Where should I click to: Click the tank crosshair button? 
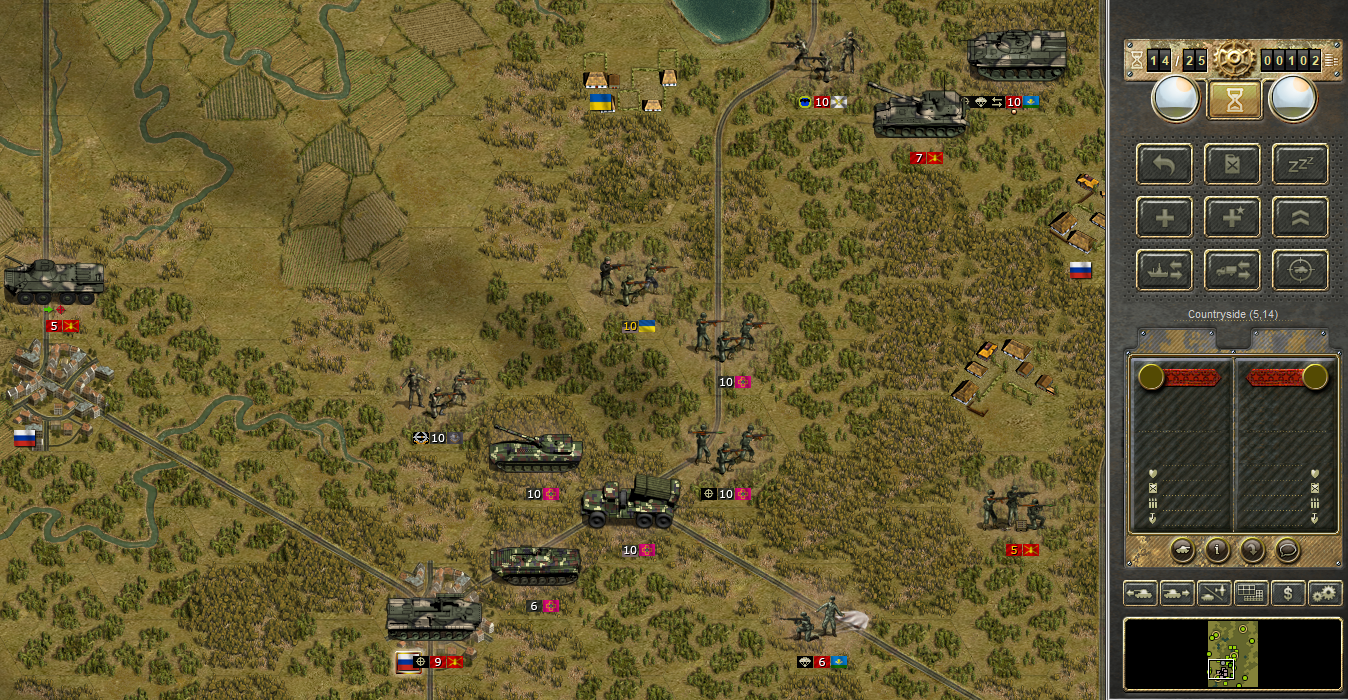pyautogui.click(x=1300, y=270)
